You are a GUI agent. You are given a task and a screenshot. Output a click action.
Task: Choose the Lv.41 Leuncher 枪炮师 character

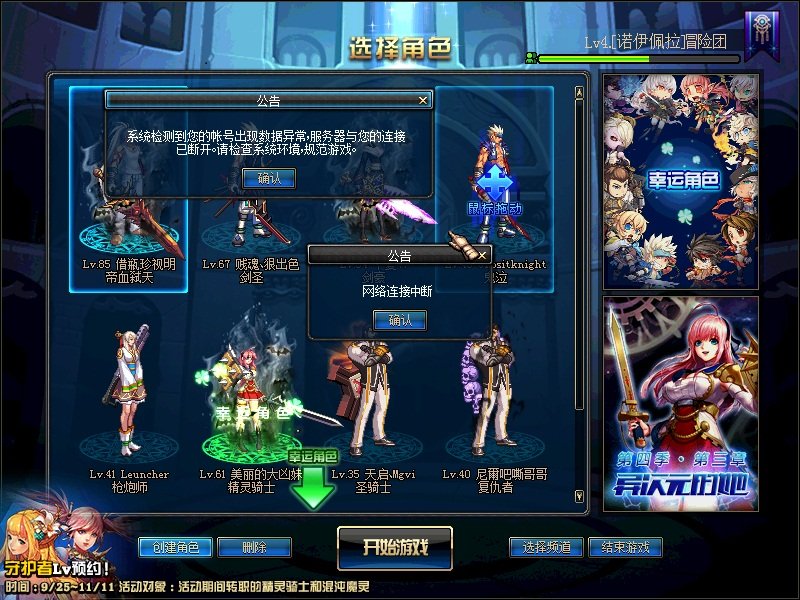point(129,400)
